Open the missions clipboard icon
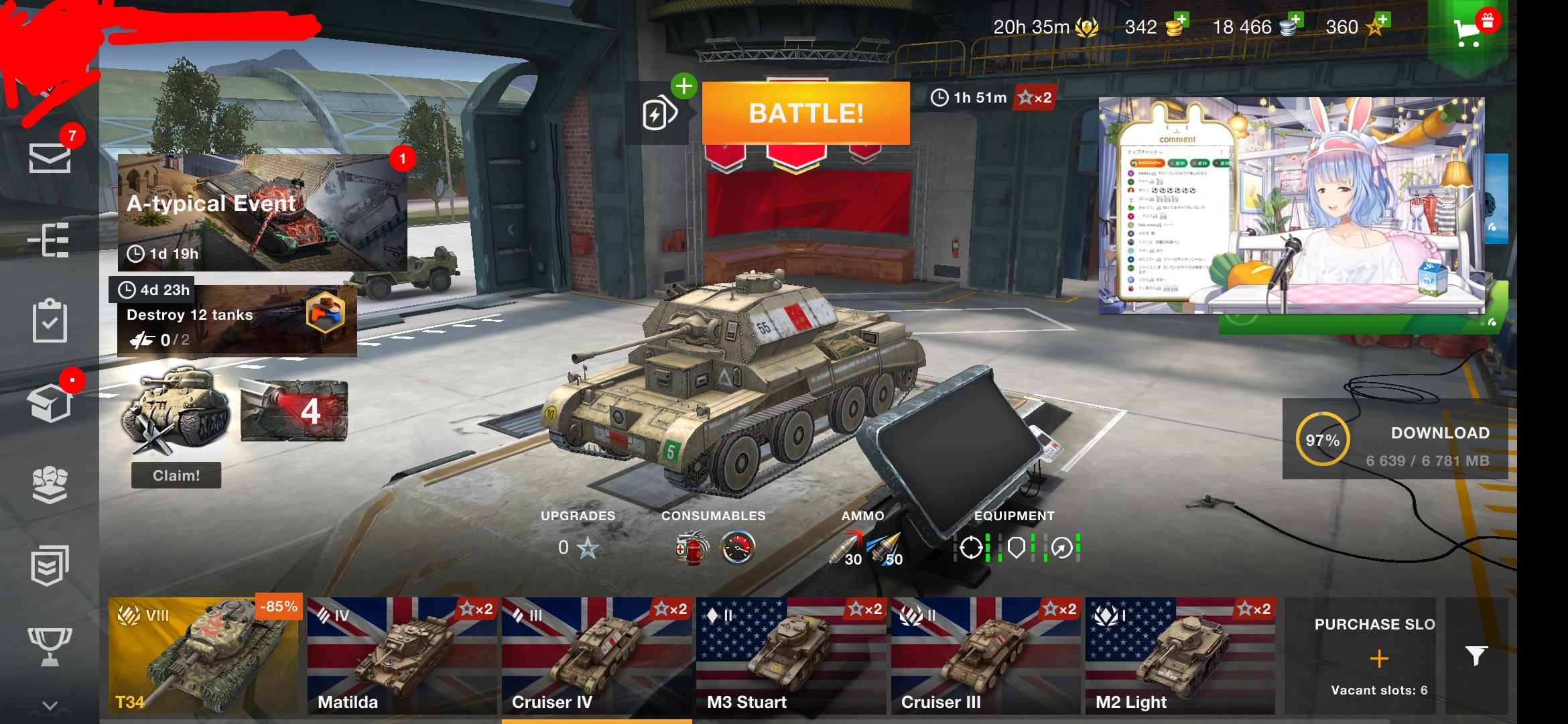1568x724 pixels. 50,321
